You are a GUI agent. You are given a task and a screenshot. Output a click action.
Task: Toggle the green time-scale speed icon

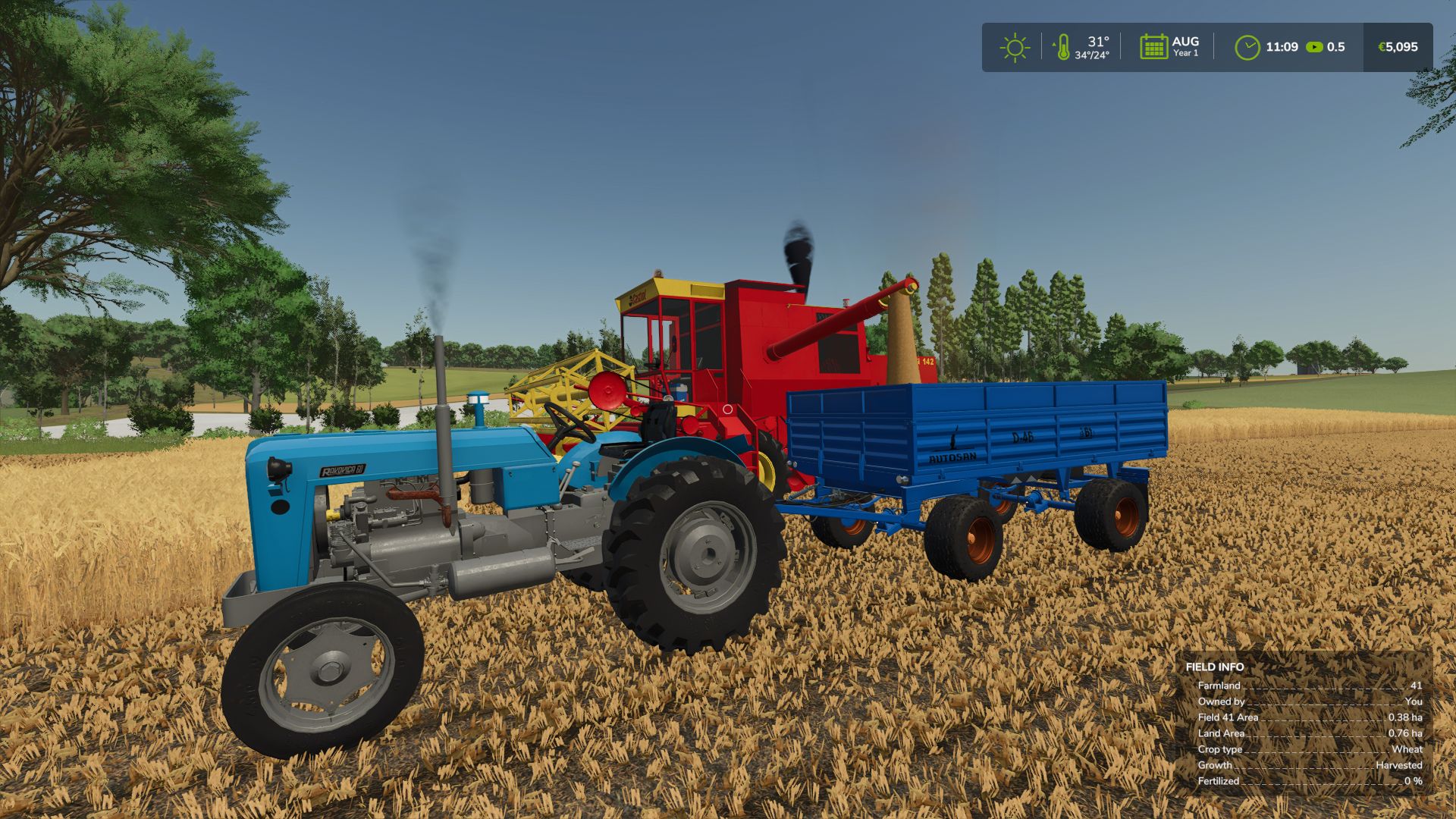tap(1315, 47)
